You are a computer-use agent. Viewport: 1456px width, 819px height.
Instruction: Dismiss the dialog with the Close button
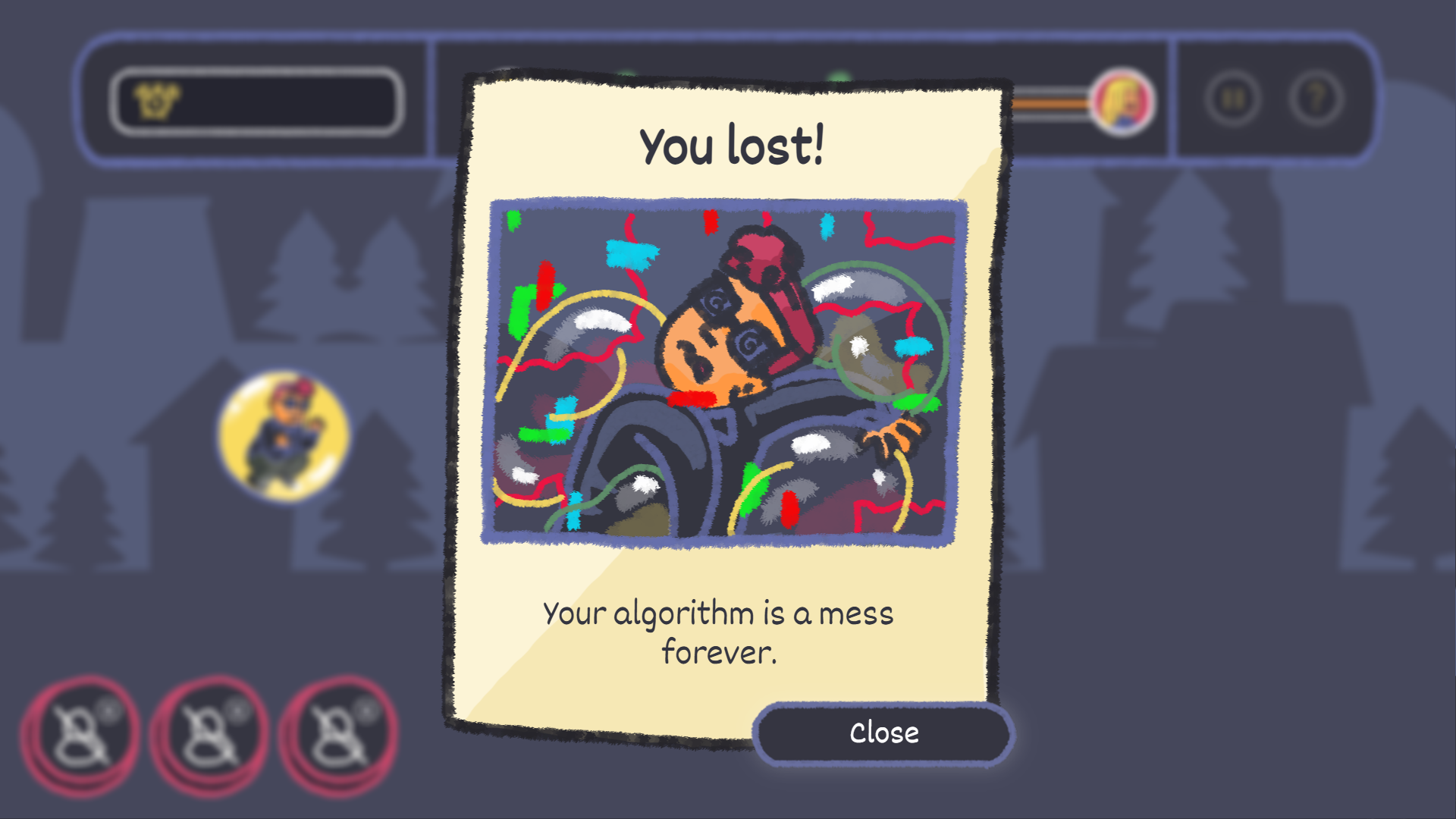coord(882,733)
